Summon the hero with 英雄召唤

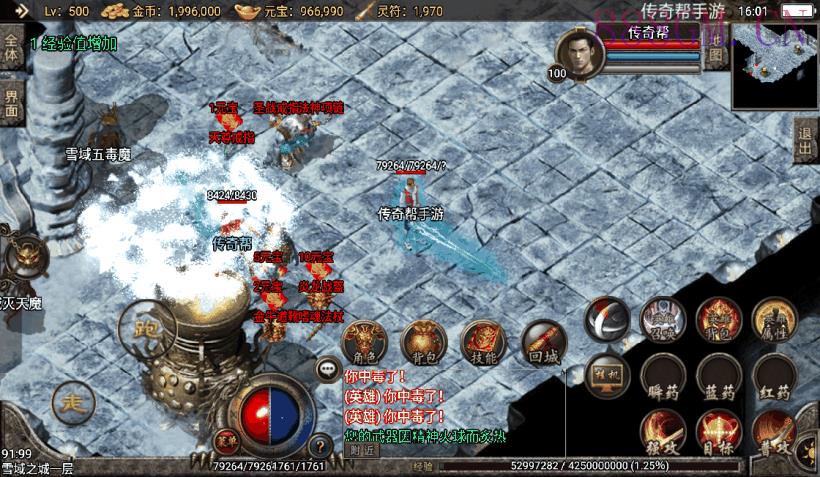coord(662,318)
